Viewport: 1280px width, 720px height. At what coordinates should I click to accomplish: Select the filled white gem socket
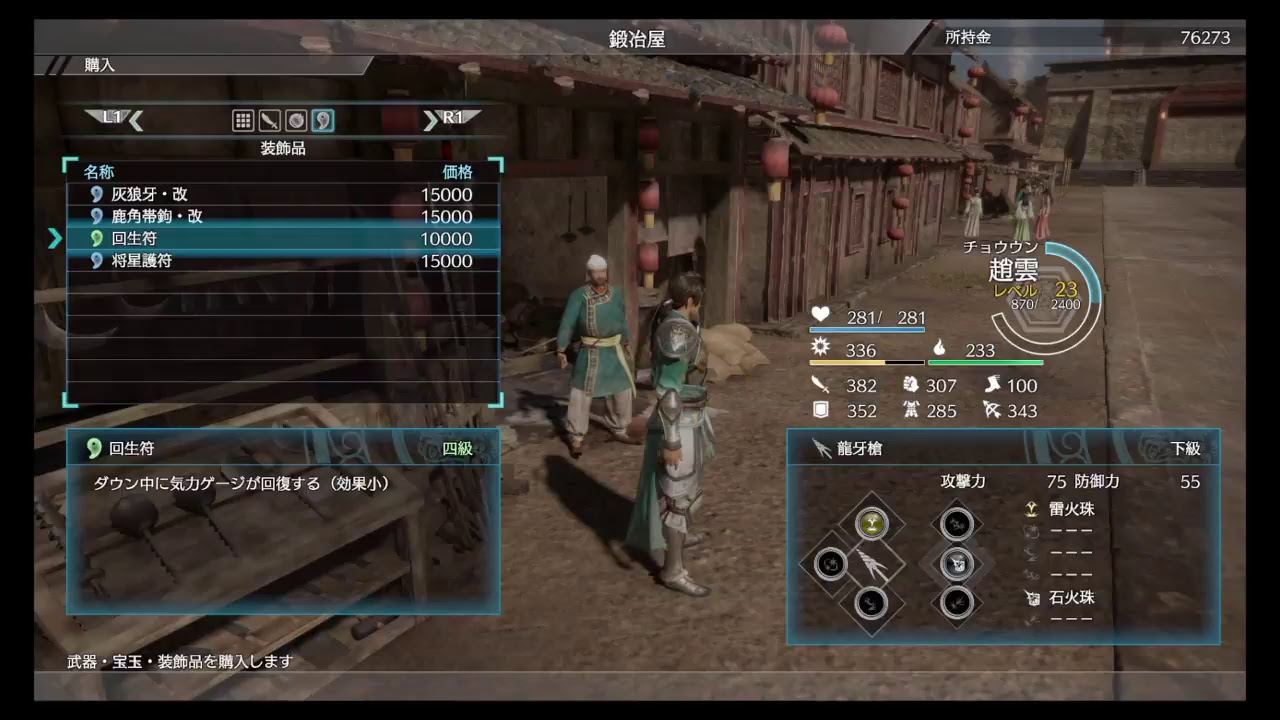[x=957, y=565]
